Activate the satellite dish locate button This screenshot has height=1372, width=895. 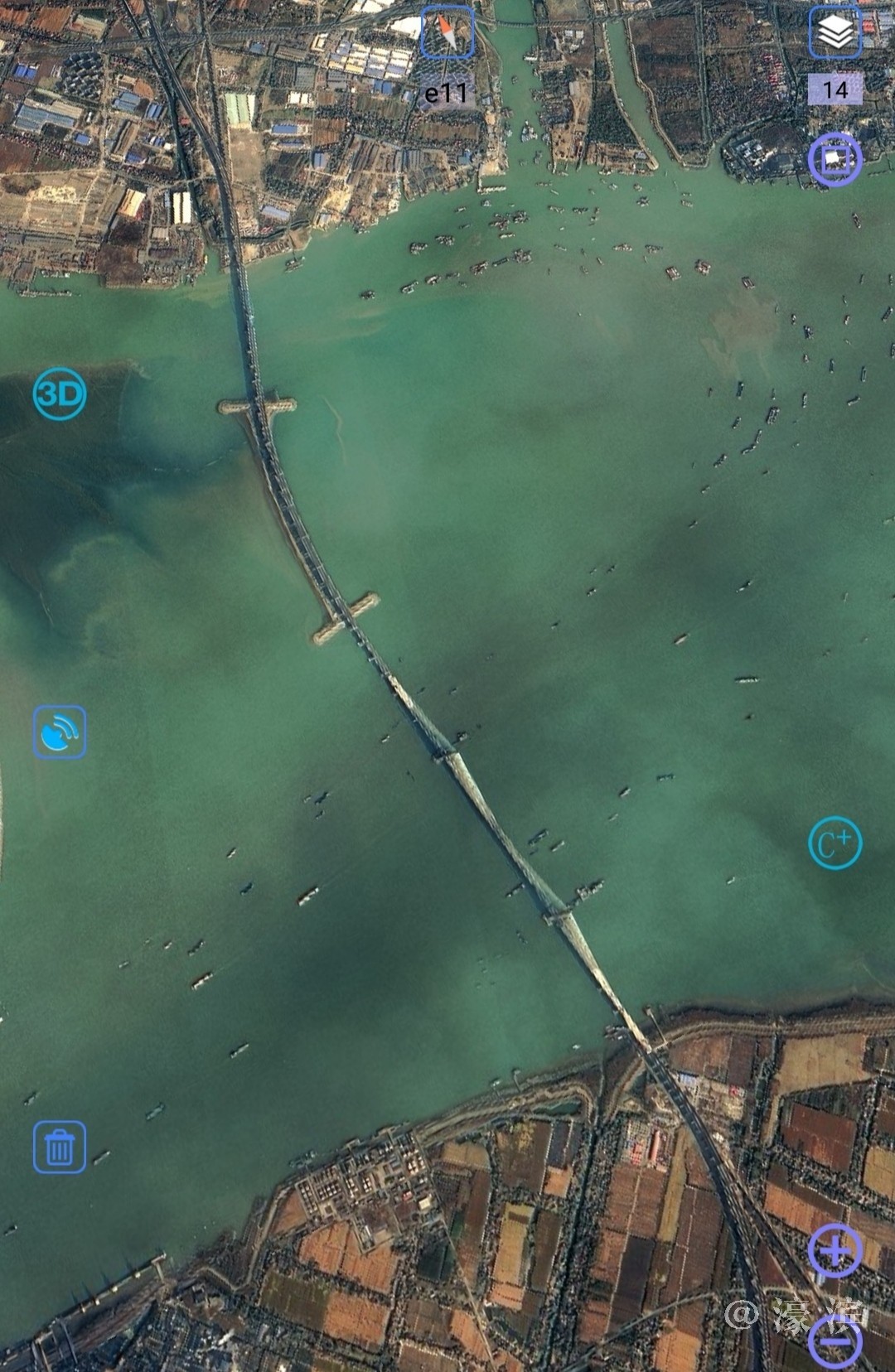click(60, 732)
